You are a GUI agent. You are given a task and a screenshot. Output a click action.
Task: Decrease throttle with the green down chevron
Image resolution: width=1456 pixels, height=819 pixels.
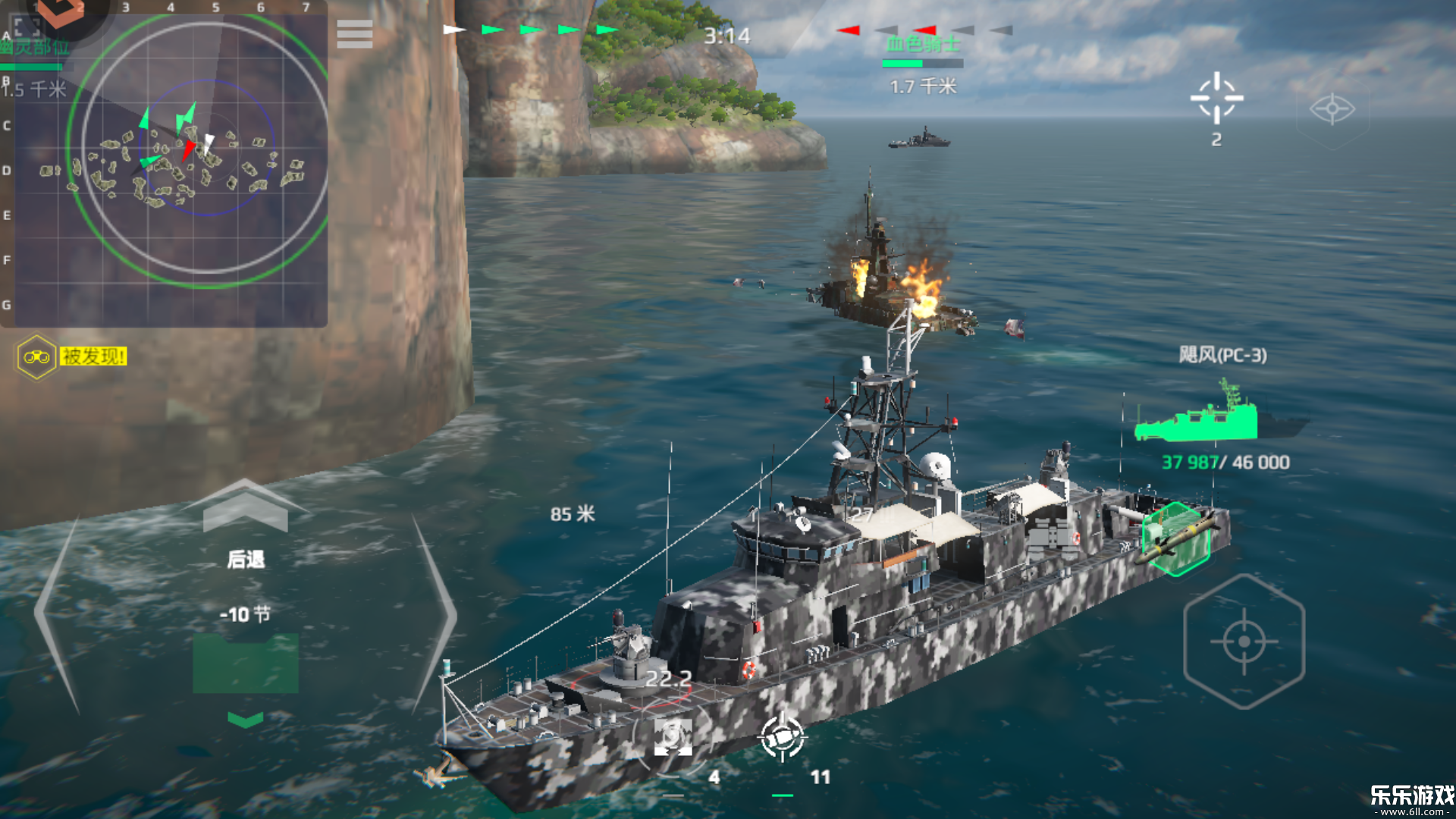point(245,719)
